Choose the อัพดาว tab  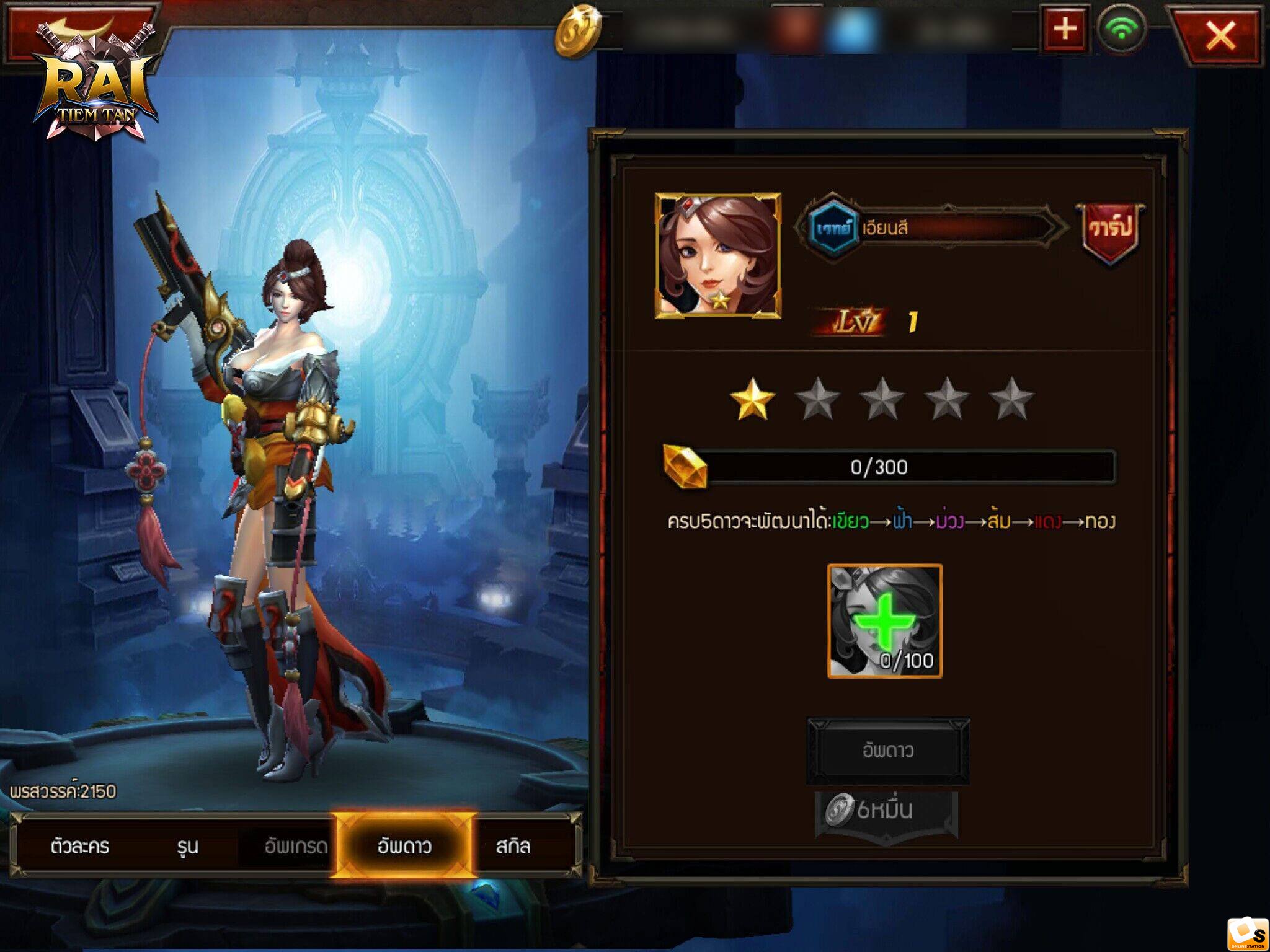[x=404, y=846]
